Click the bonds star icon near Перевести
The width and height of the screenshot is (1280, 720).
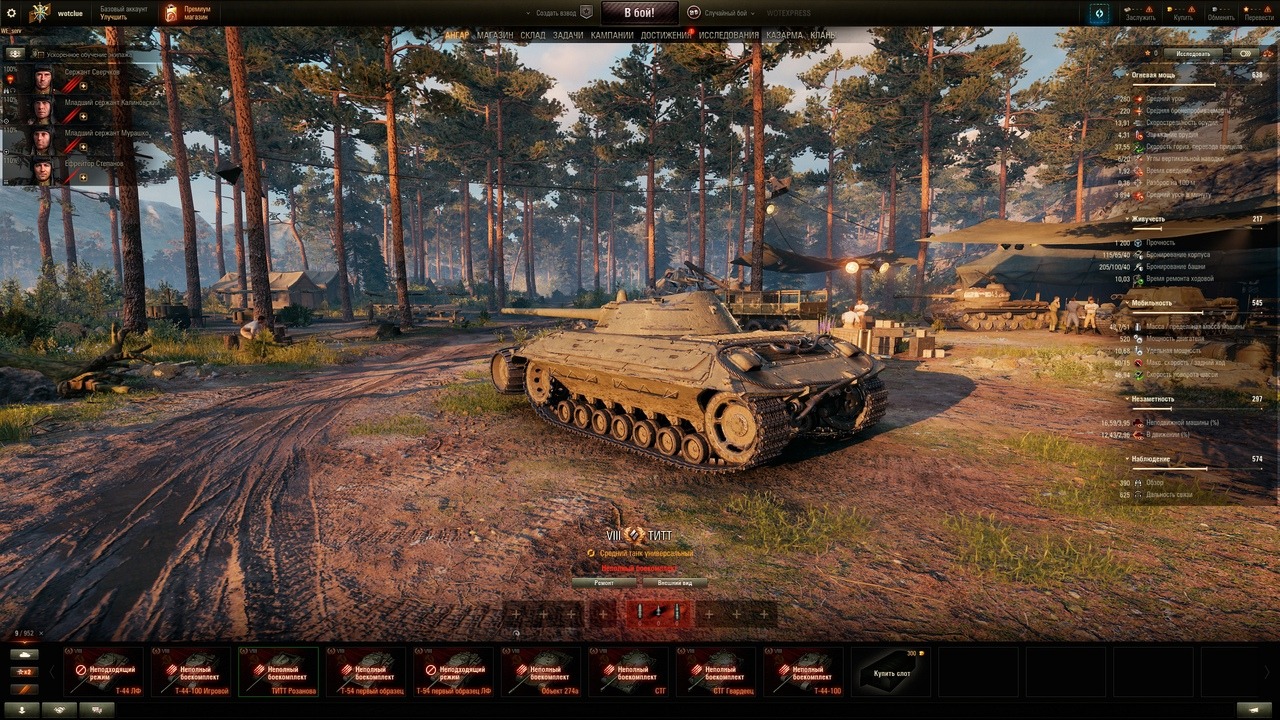point(1246,9)
